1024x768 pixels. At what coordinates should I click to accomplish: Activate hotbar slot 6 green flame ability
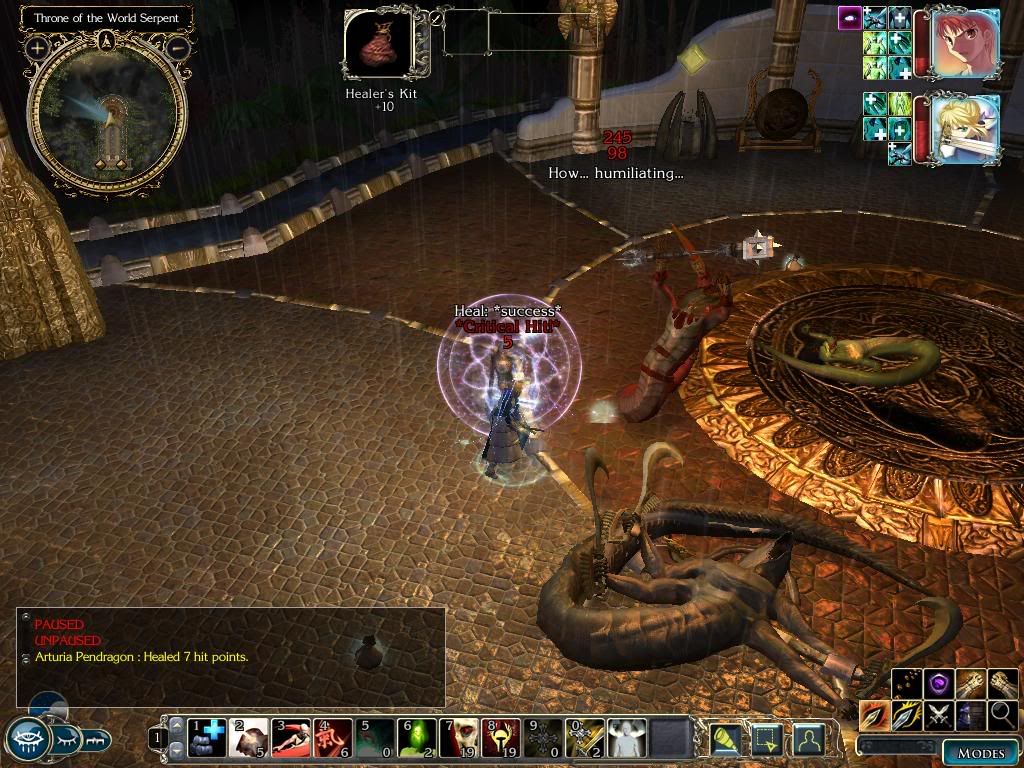tap(417, 738)
